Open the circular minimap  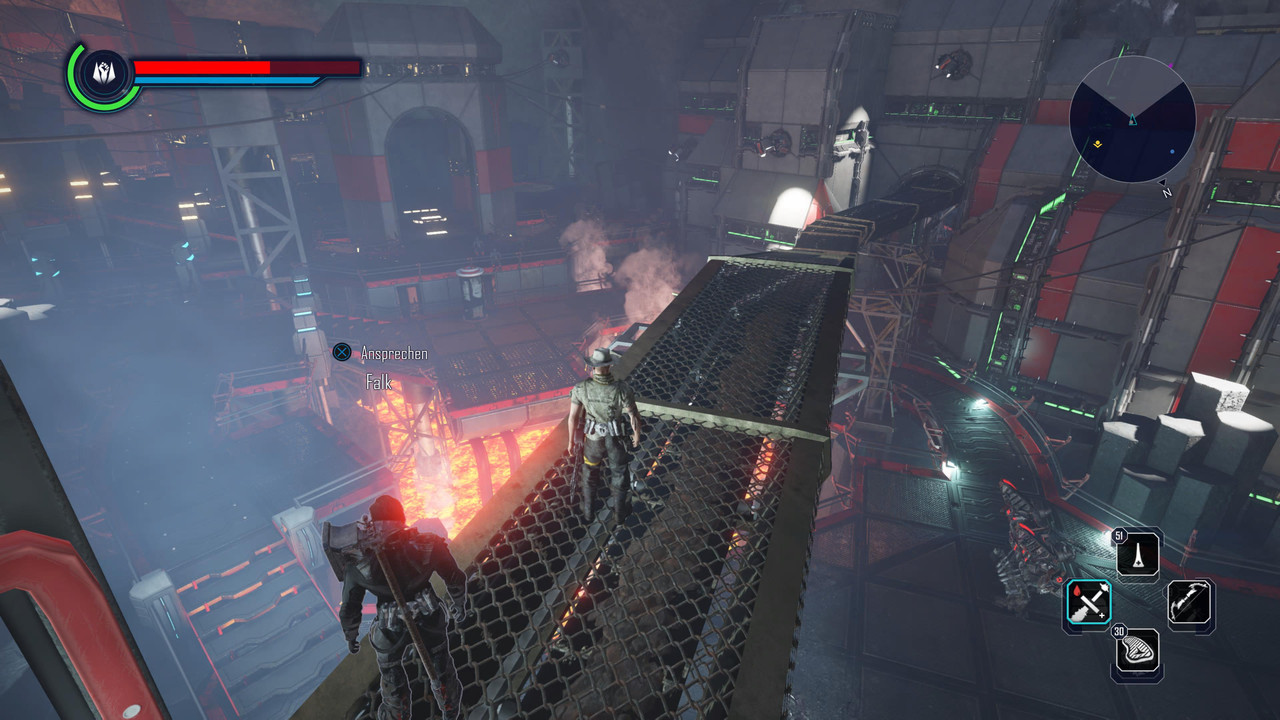point(1132,118)
